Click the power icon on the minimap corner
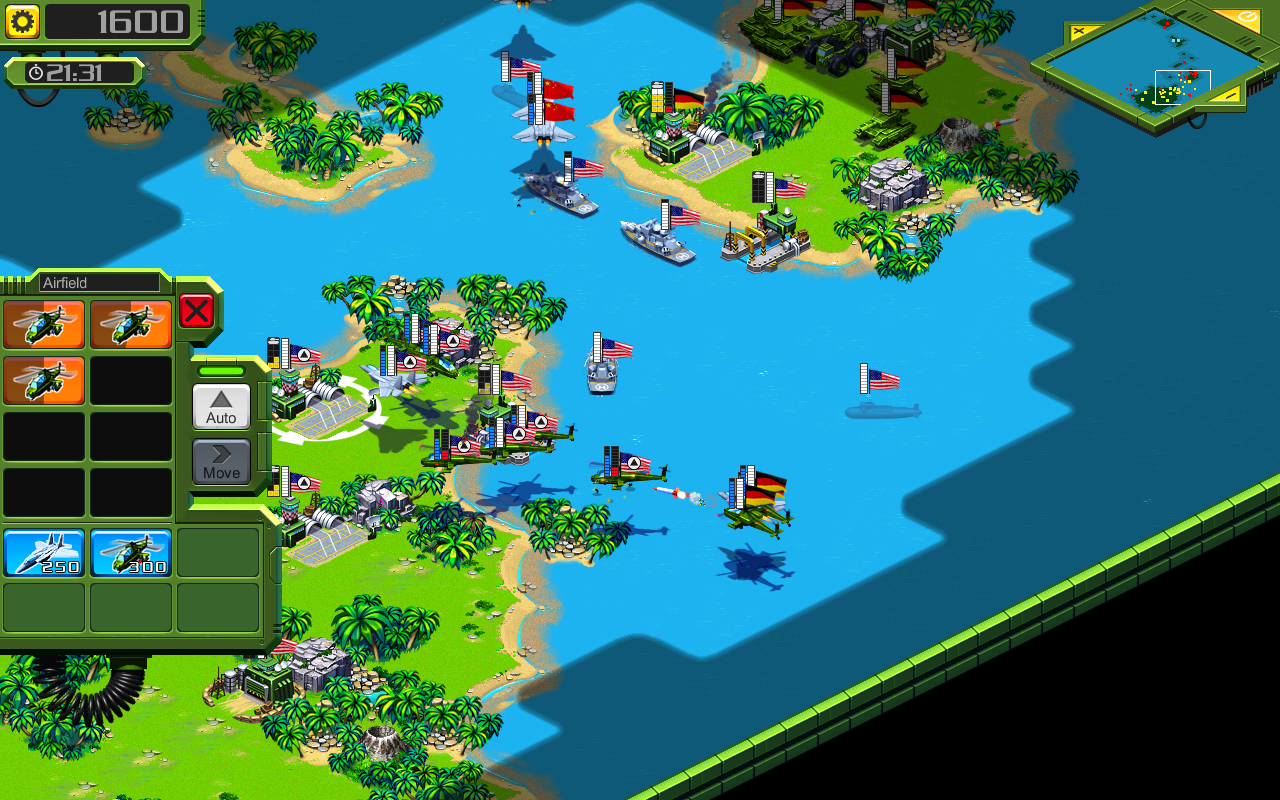The image size is (1280, 800). (x=1248, y=16)
